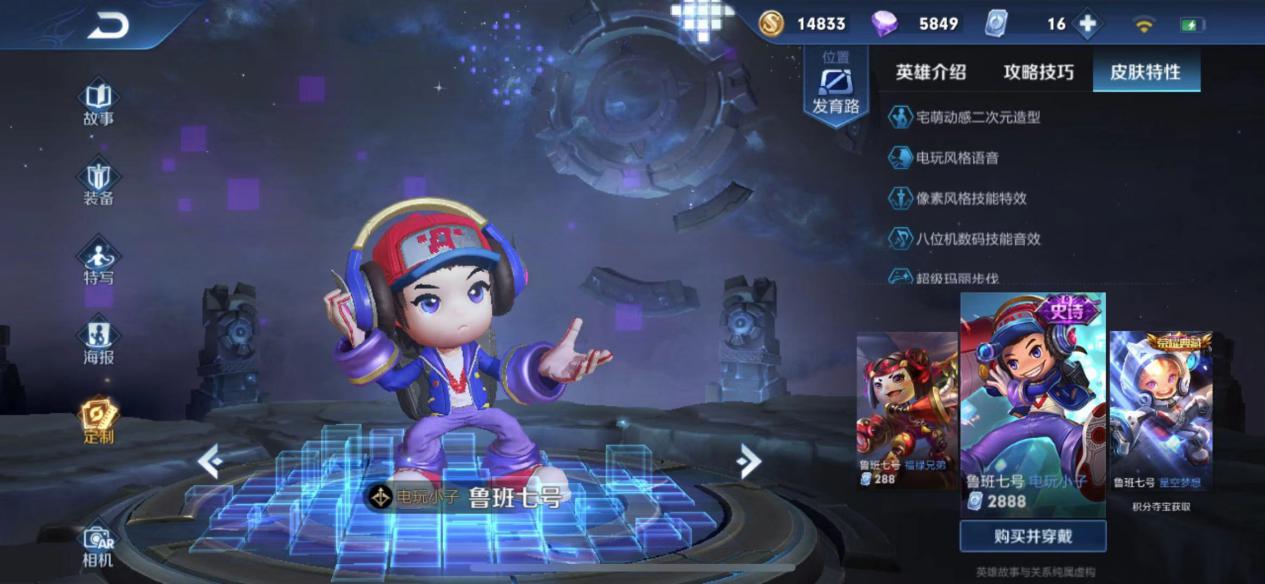This screenshot has height=584, width=1265.
Task: Click the 发育路 position badge
Action: [835, 84]
